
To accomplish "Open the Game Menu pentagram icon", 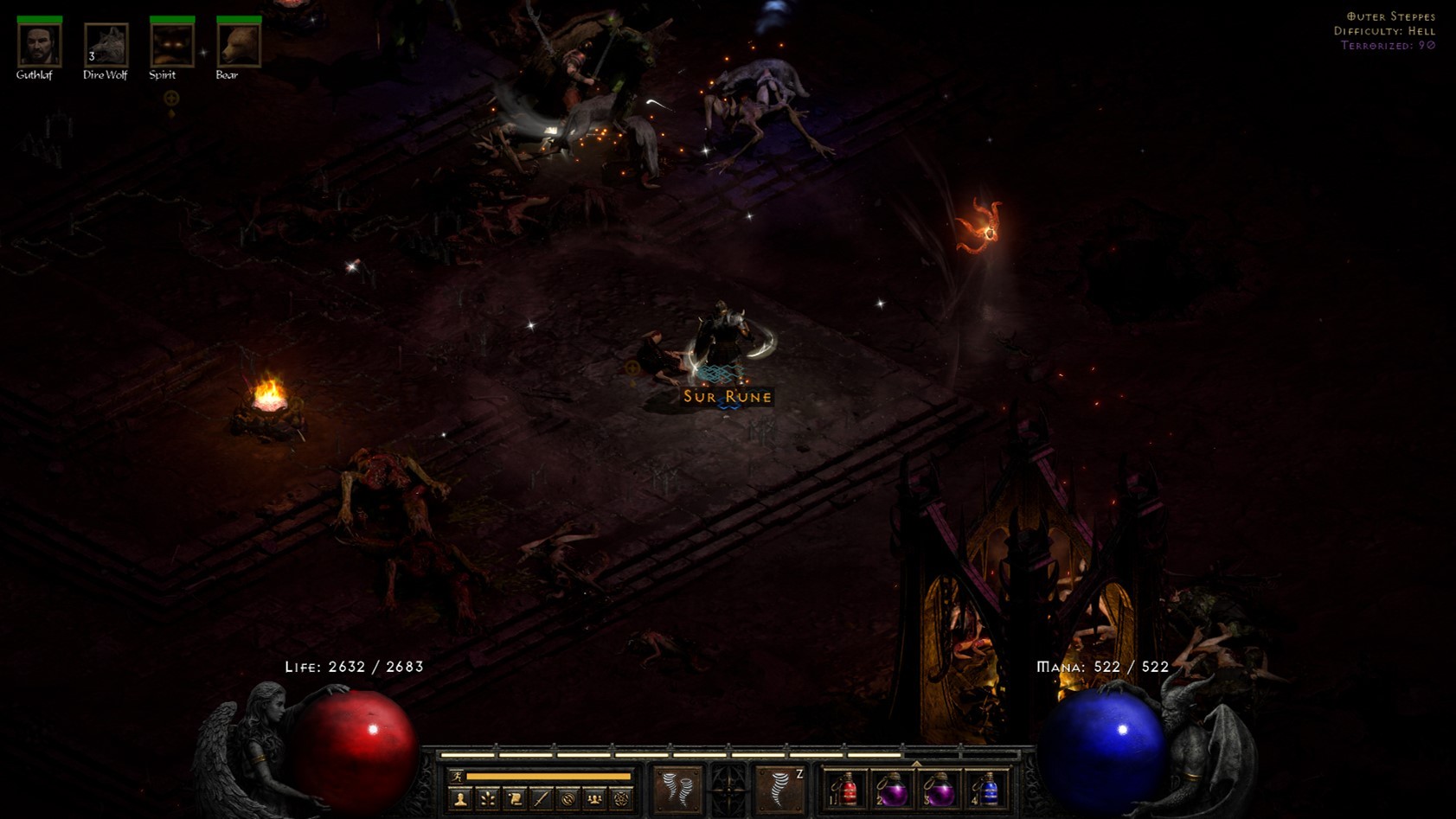I will pyautogui.click(x=621, y=800).
